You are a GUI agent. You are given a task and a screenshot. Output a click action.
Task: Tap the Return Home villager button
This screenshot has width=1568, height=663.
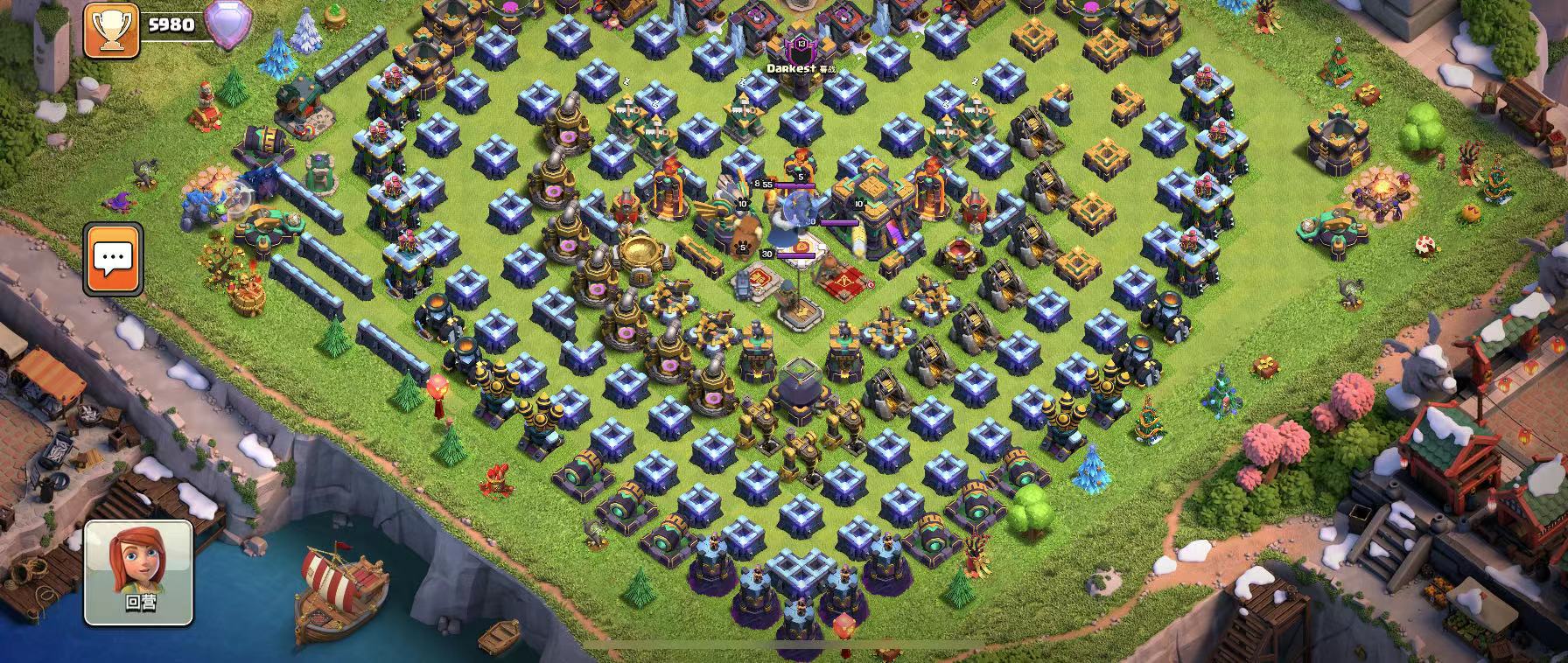(x=138, y=572)
